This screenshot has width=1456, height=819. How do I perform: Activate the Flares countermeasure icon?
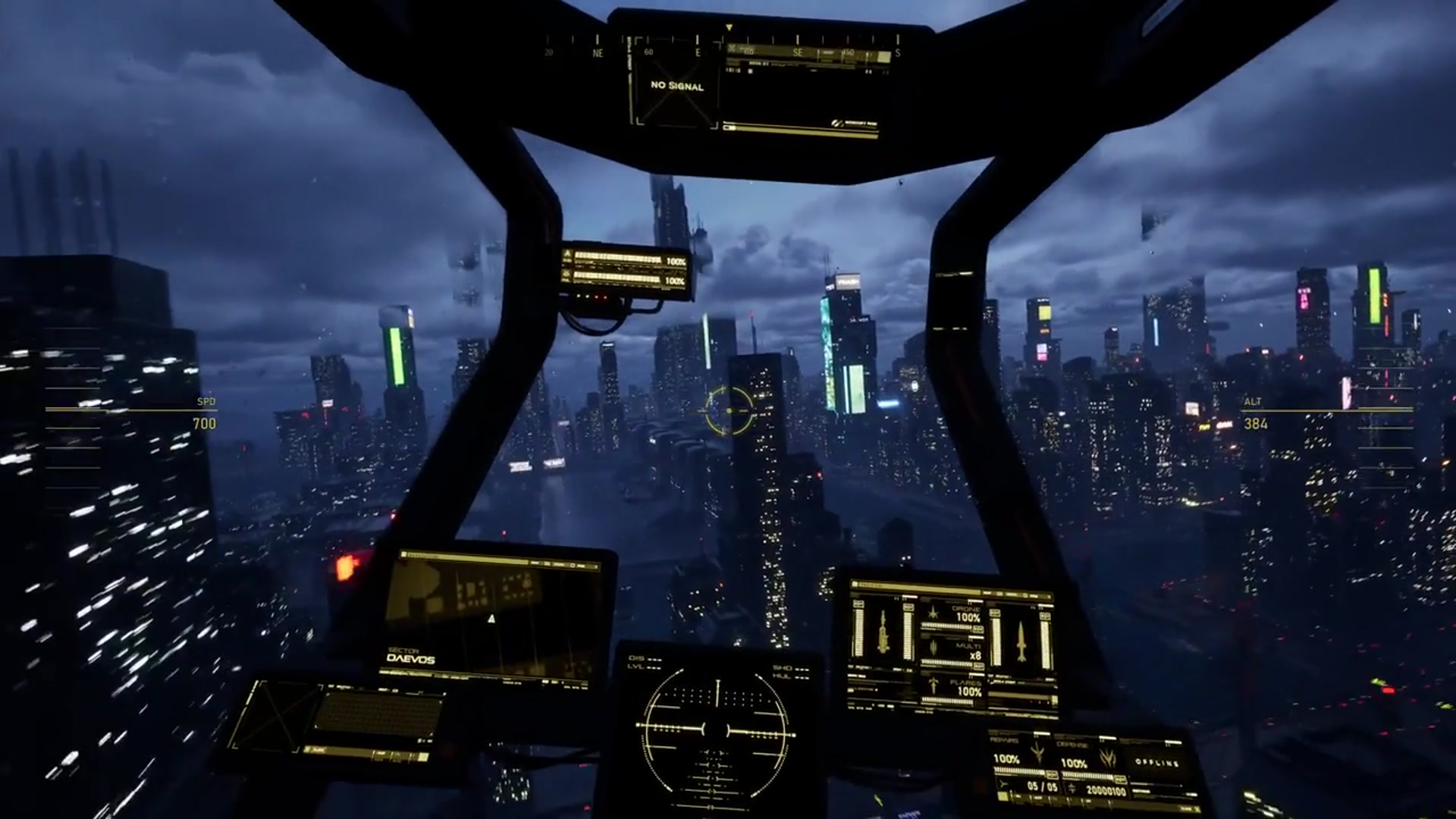(934, 686)
